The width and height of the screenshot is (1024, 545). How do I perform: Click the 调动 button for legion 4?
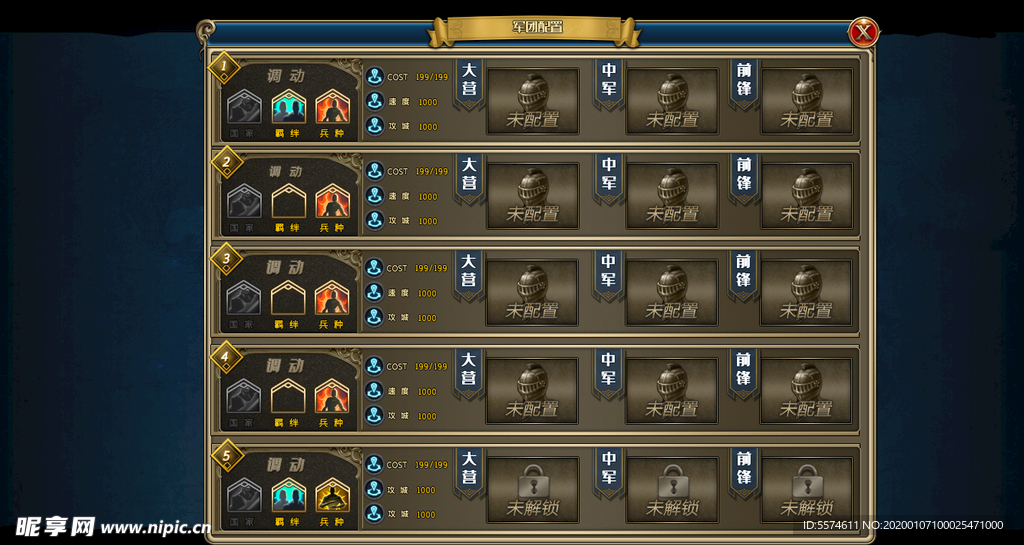[286, 366]
